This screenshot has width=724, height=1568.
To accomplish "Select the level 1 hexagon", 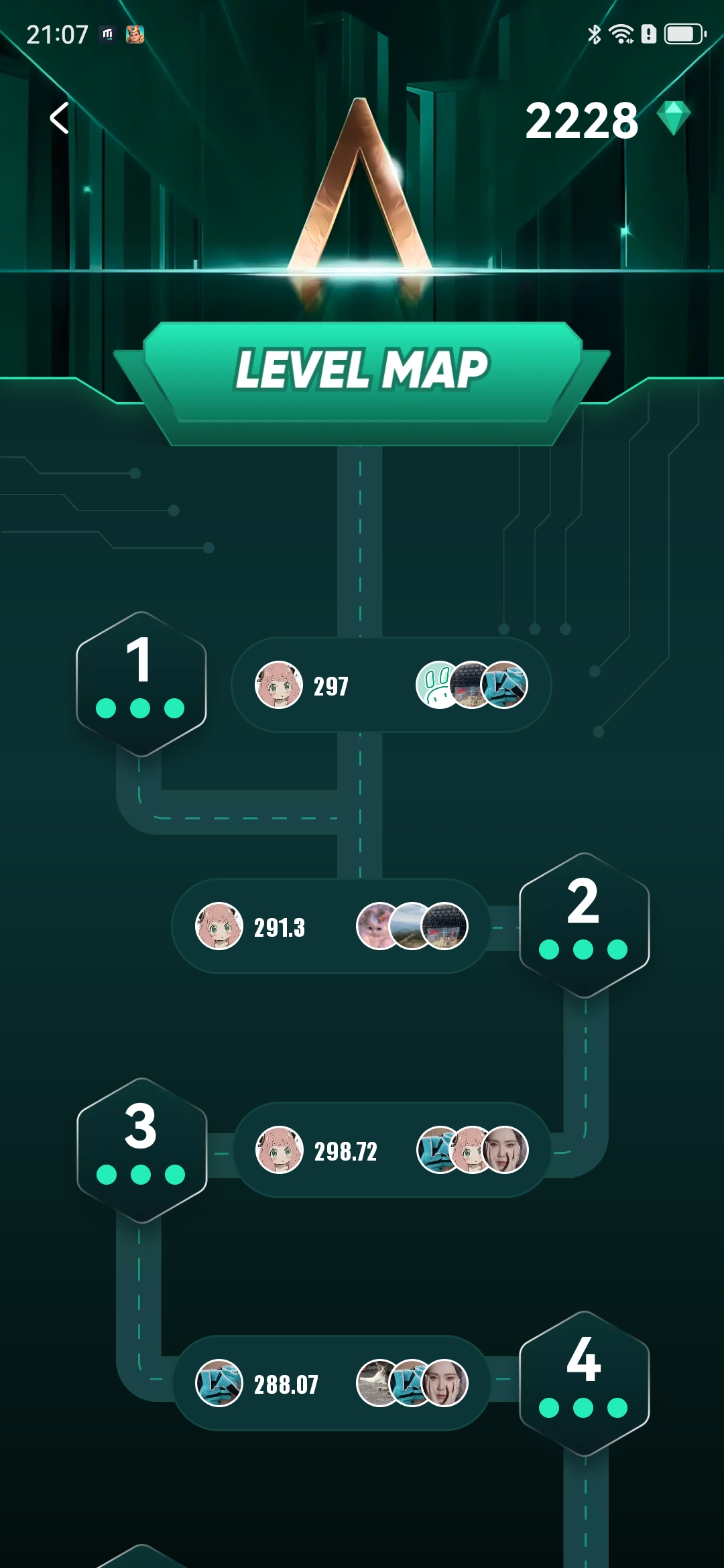I will (141, 683).
